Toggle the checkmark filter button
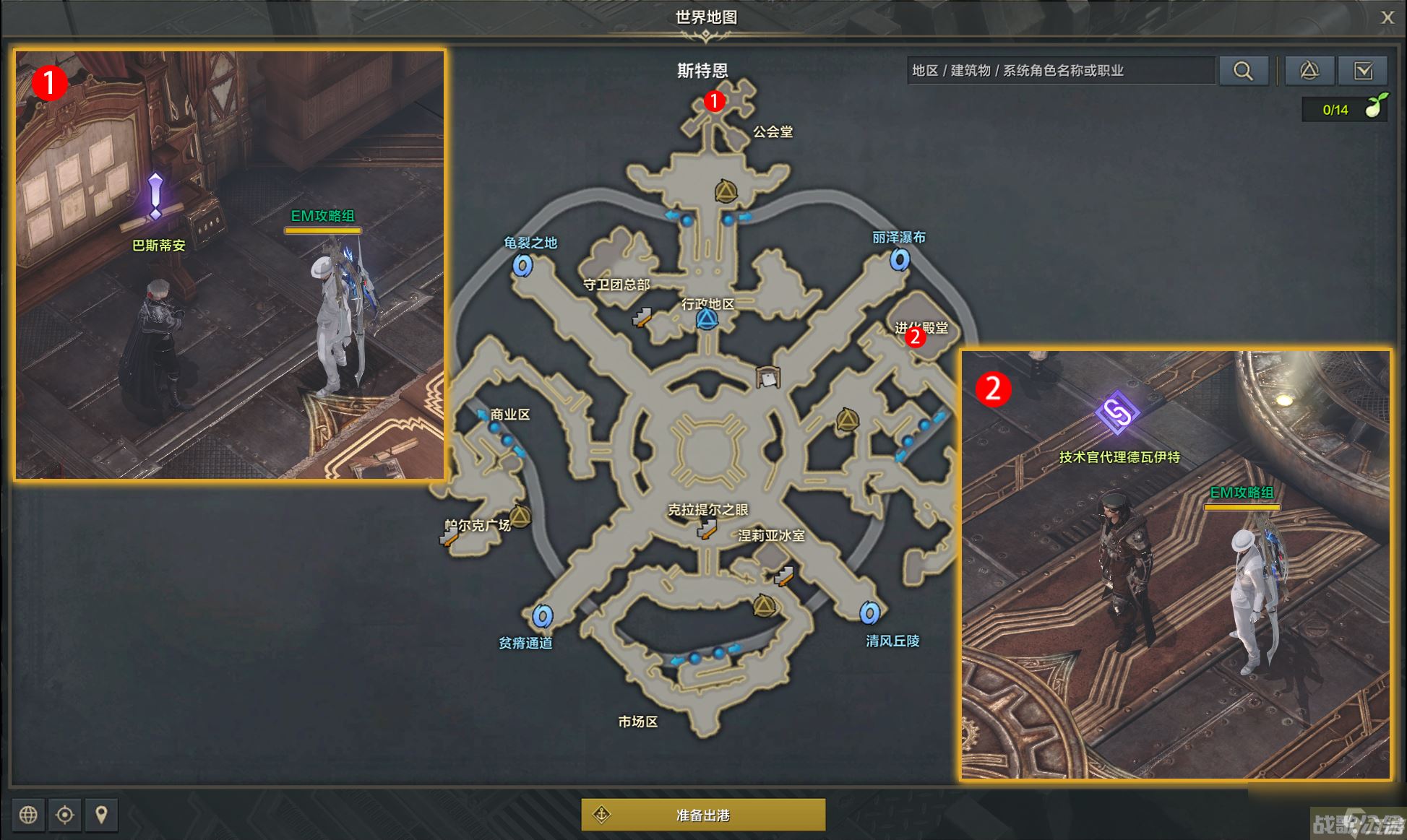 [x=1363, y=71]
